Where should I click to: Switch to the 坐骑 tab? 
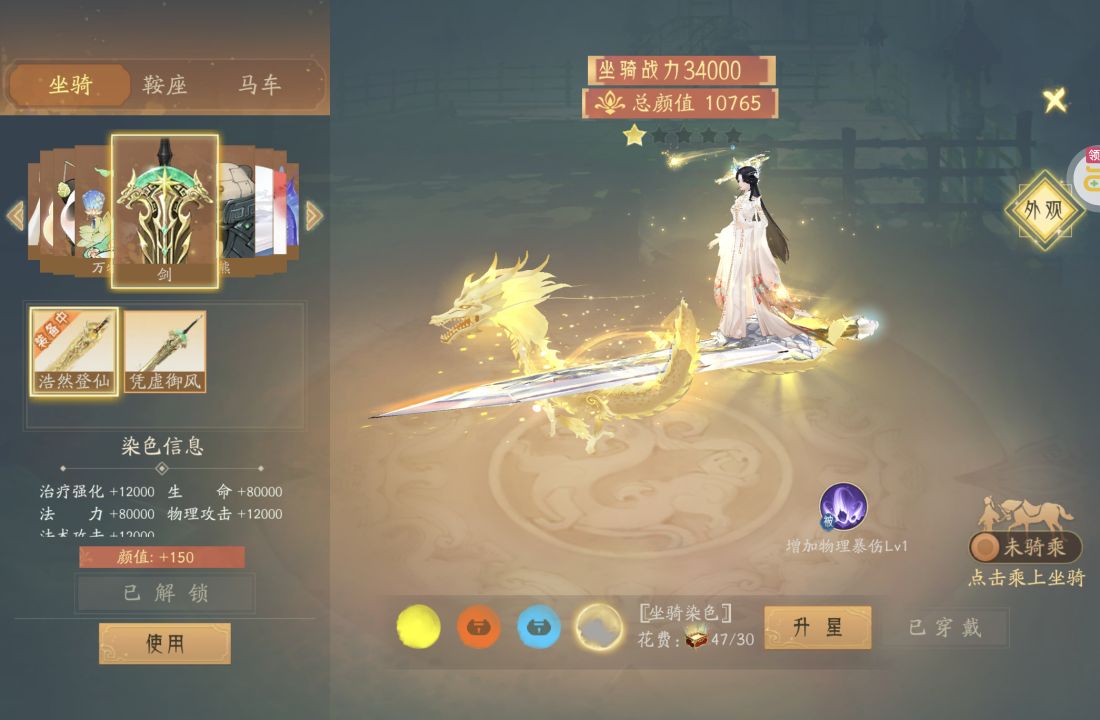[x=70, y=86]
